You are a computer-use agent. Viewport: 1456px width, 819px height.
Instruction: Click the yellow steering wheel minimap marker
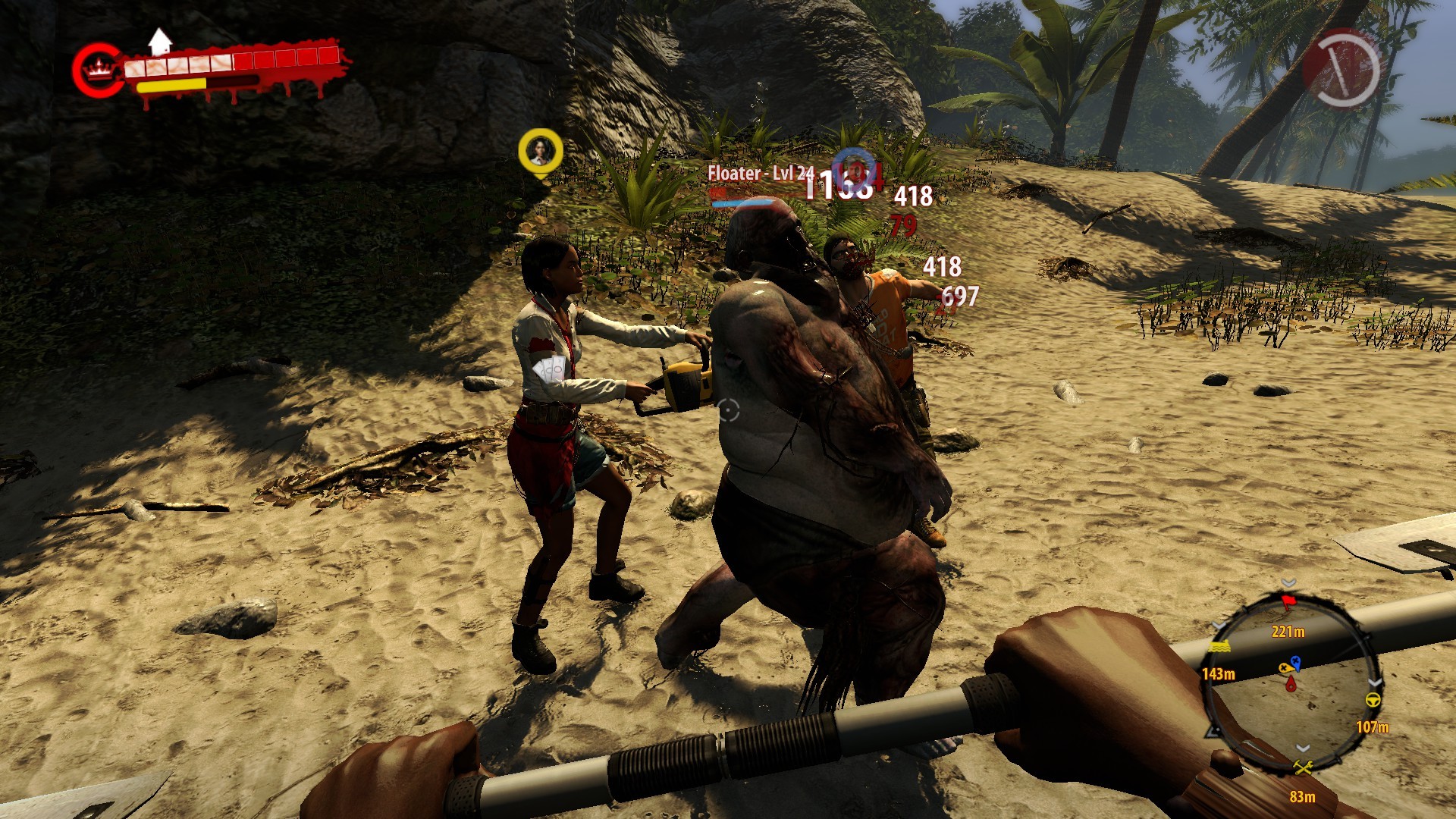click(1373, 699)
